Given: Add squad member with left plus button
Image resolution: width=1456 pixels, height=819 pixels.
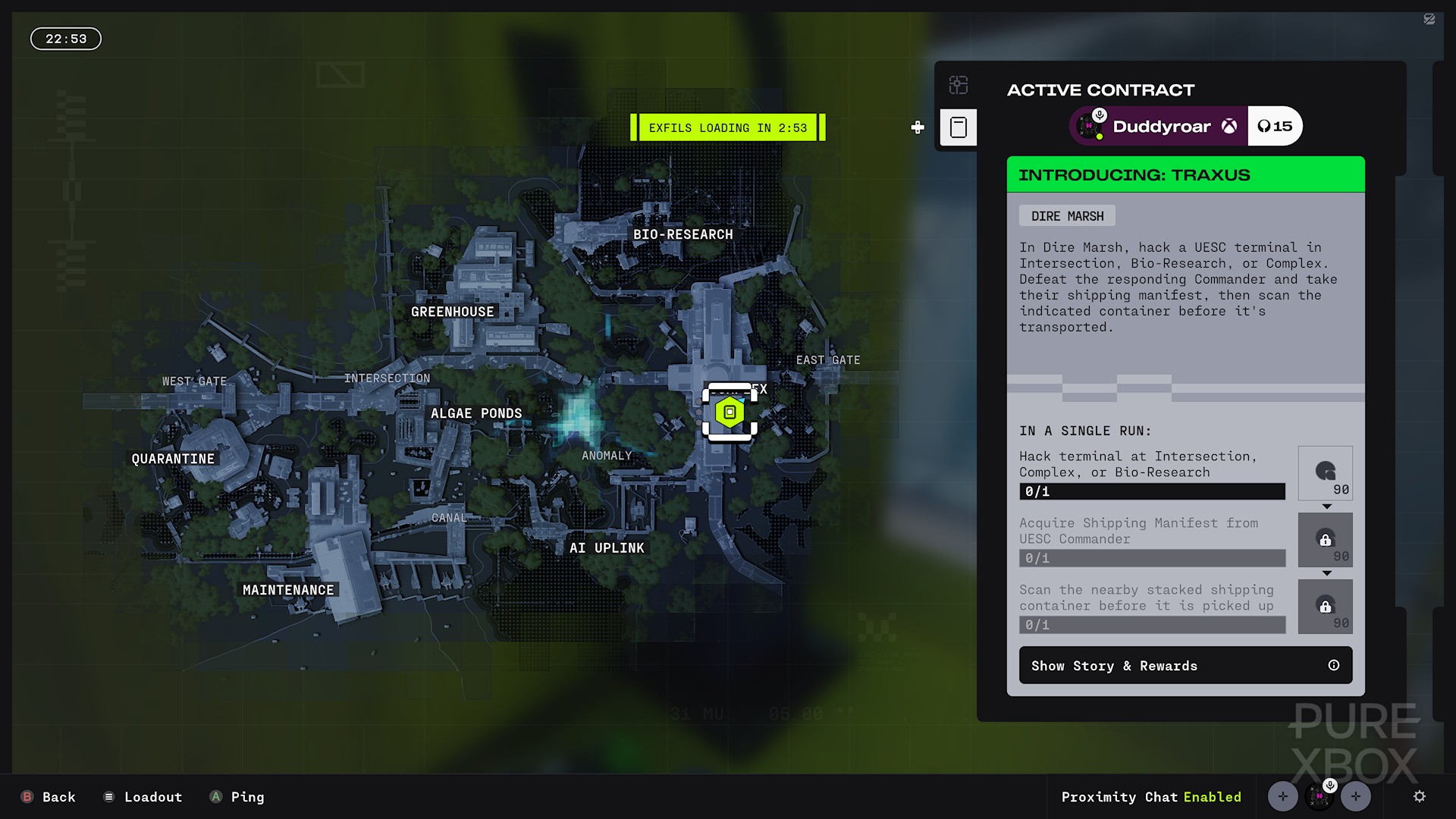Looking at the screenshot, I should click(x=1283, y=796).
